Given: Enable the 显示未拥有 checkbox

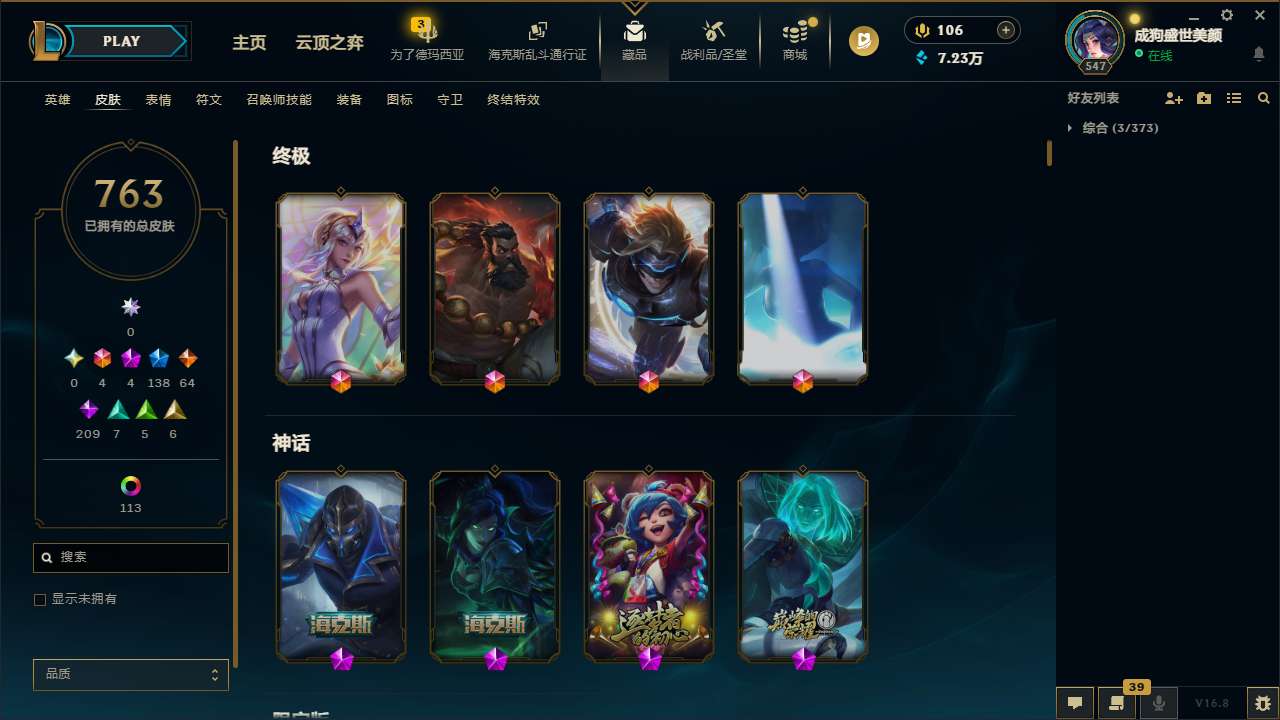Looking at the screenshot, I should tap(40, 599).
